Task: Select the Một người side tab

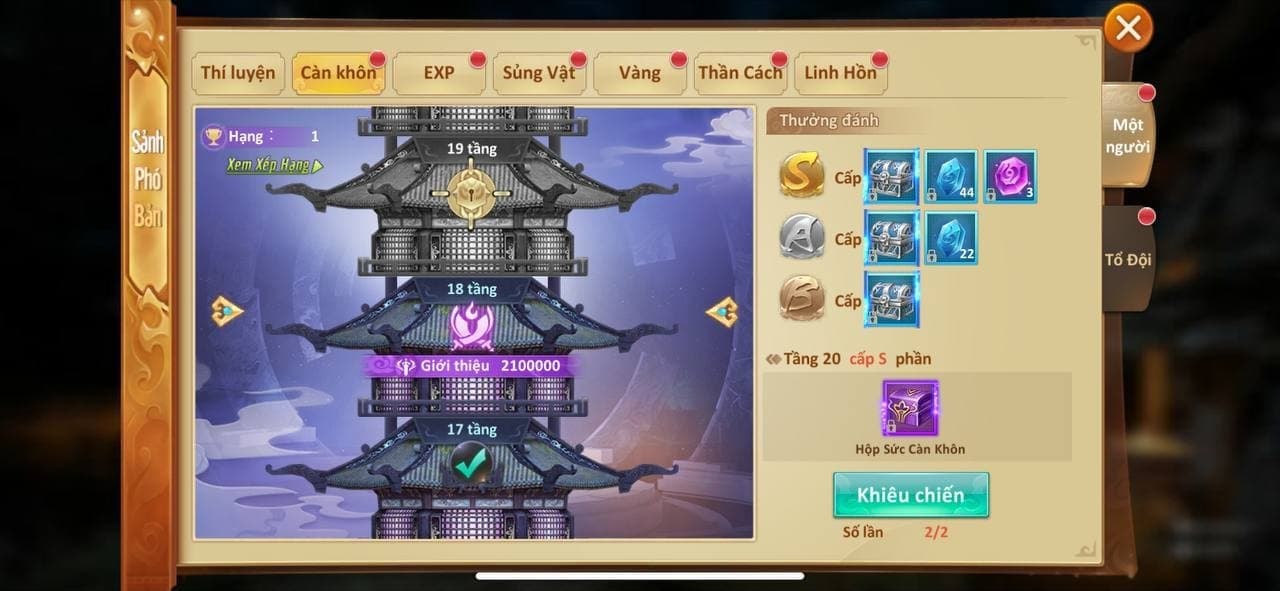Action: tap(1129, 136)
